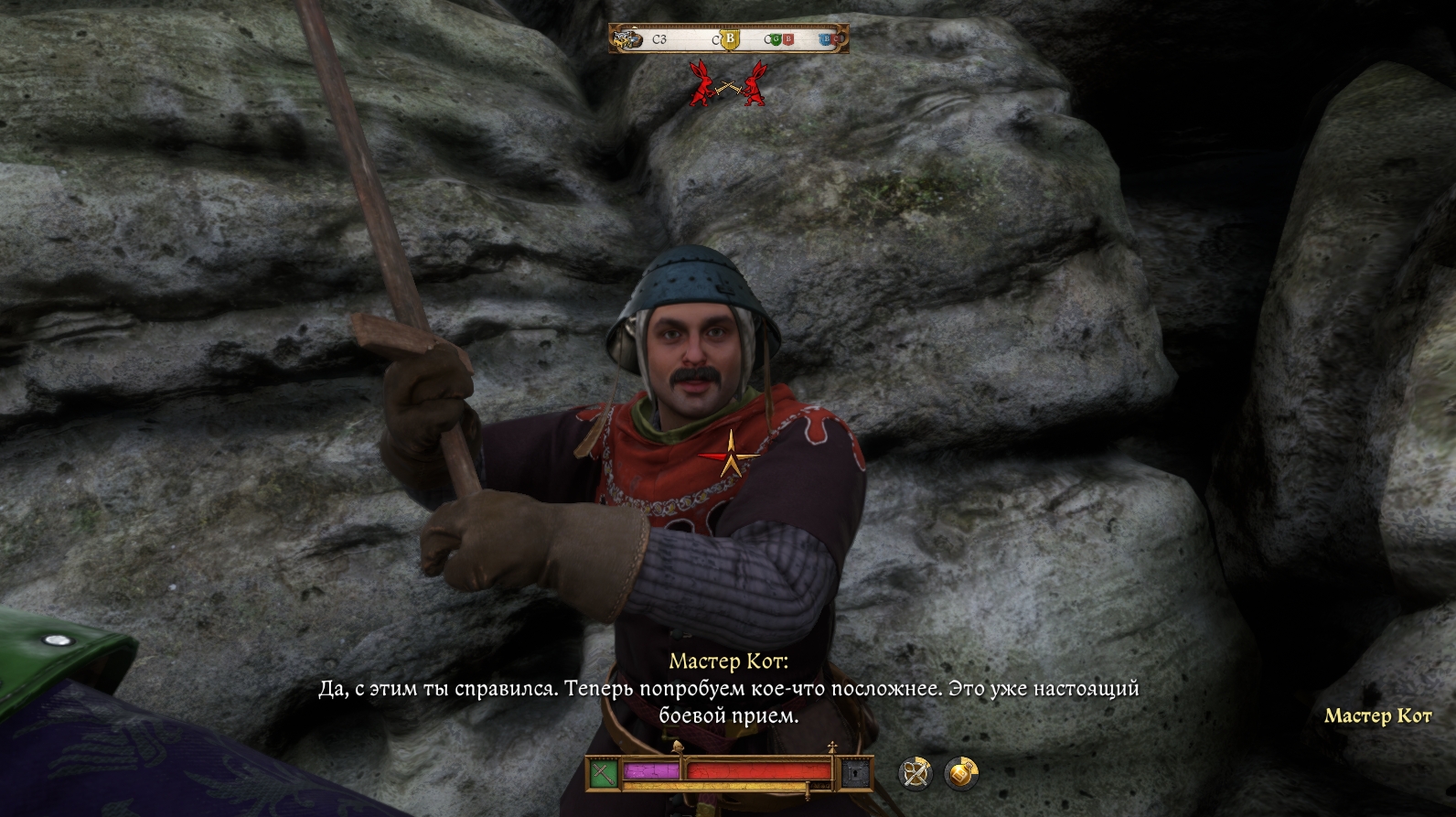Screen dimensions: 1456x817
Task: Click the grey keyhole armor slot
Action: point(857,774)
